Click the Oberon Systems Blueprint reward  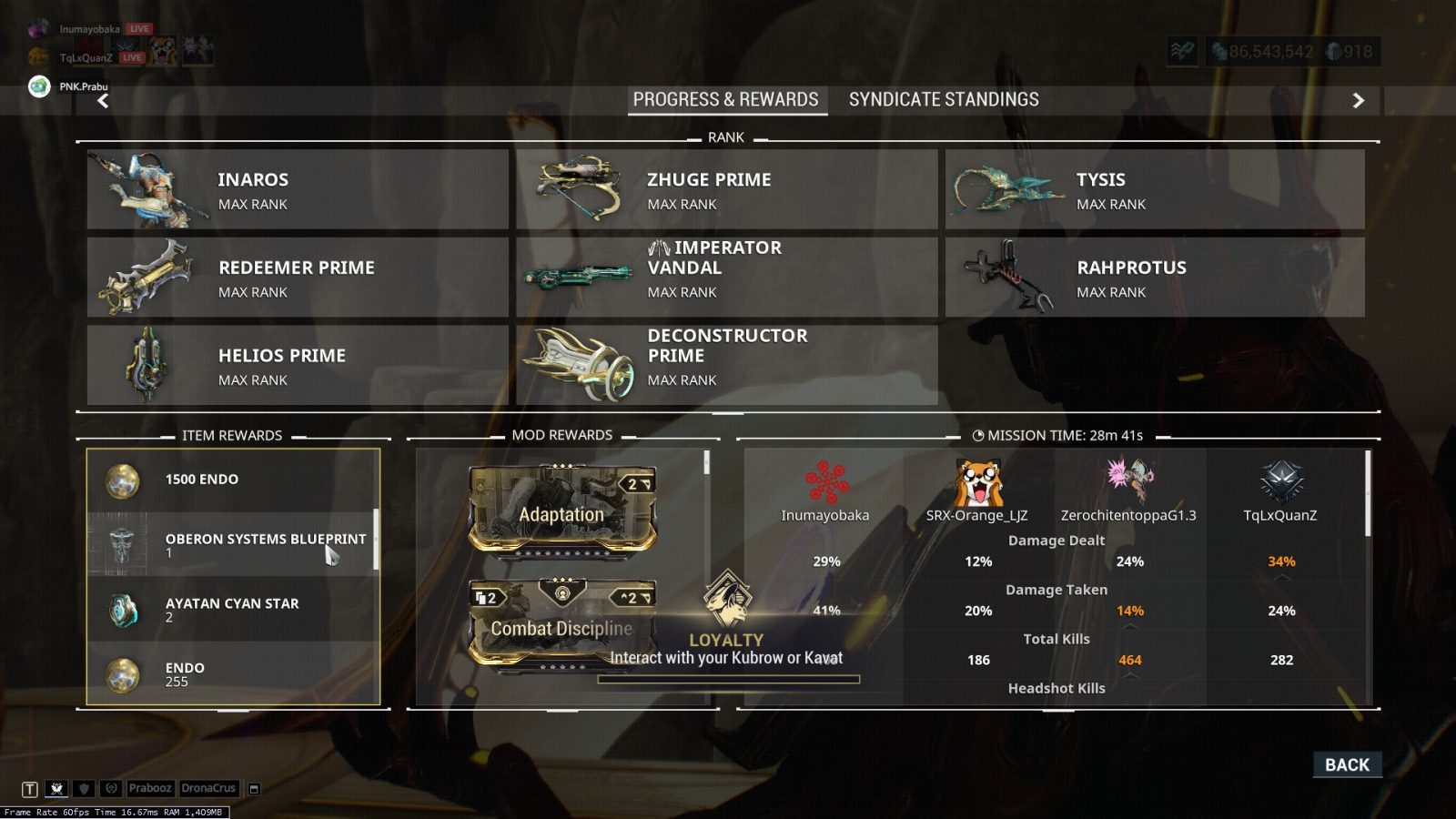click(232, 544)
